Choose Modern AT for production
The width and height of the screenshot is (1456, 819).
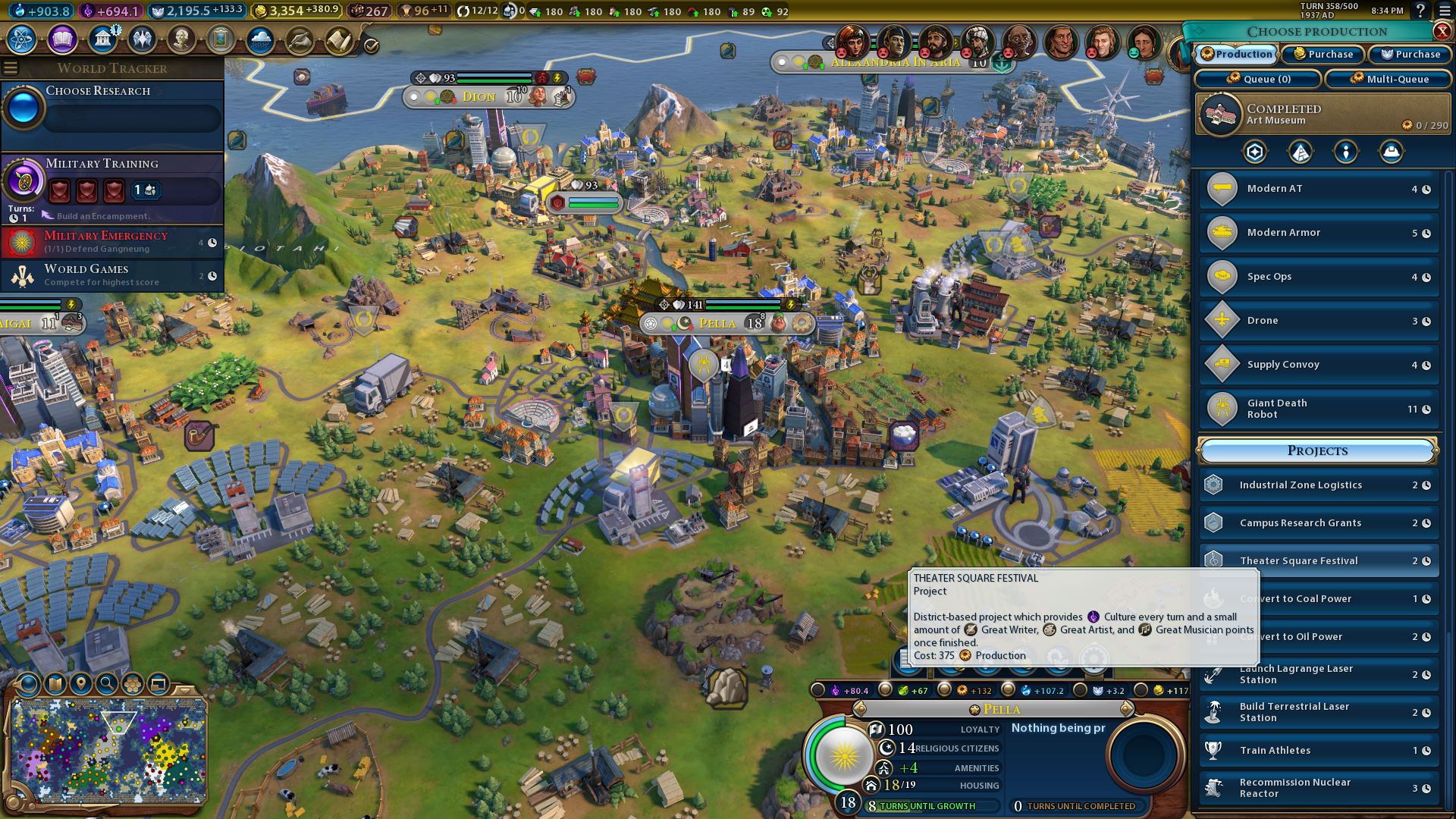click(1318, 189)
